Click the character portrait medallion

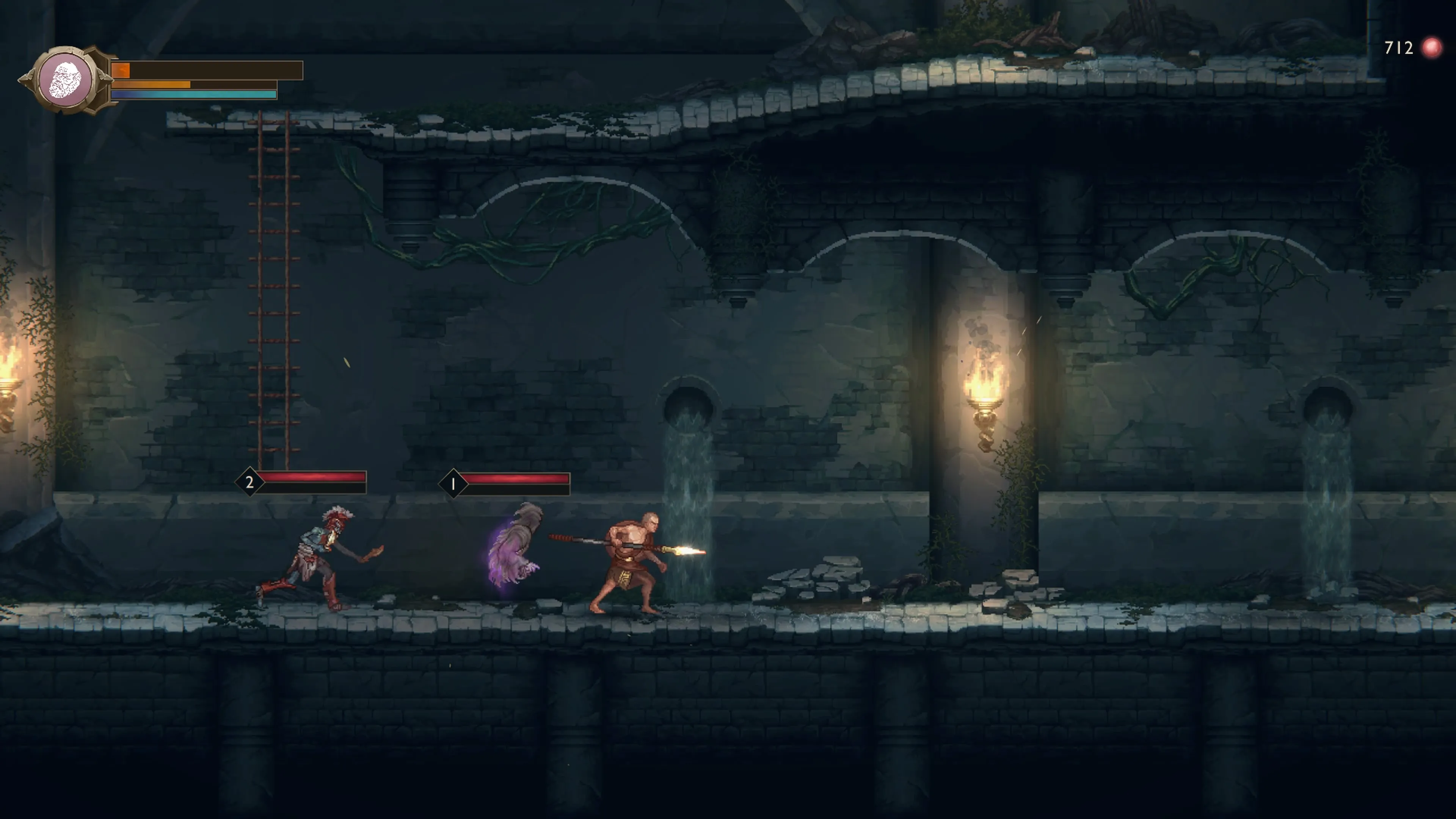click(66, 80)
